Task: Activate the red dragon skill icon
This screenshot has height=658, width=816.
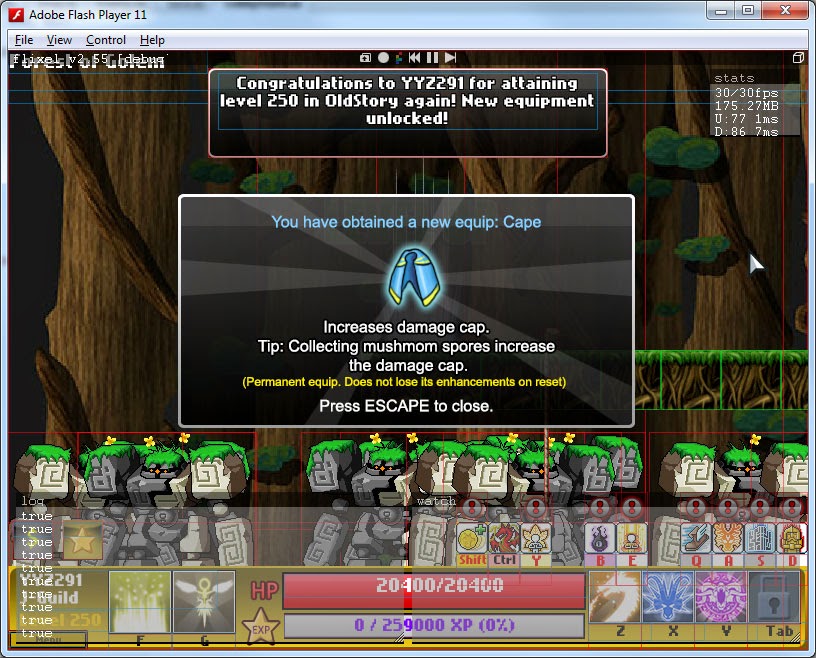Action: (x=504, y=538)
